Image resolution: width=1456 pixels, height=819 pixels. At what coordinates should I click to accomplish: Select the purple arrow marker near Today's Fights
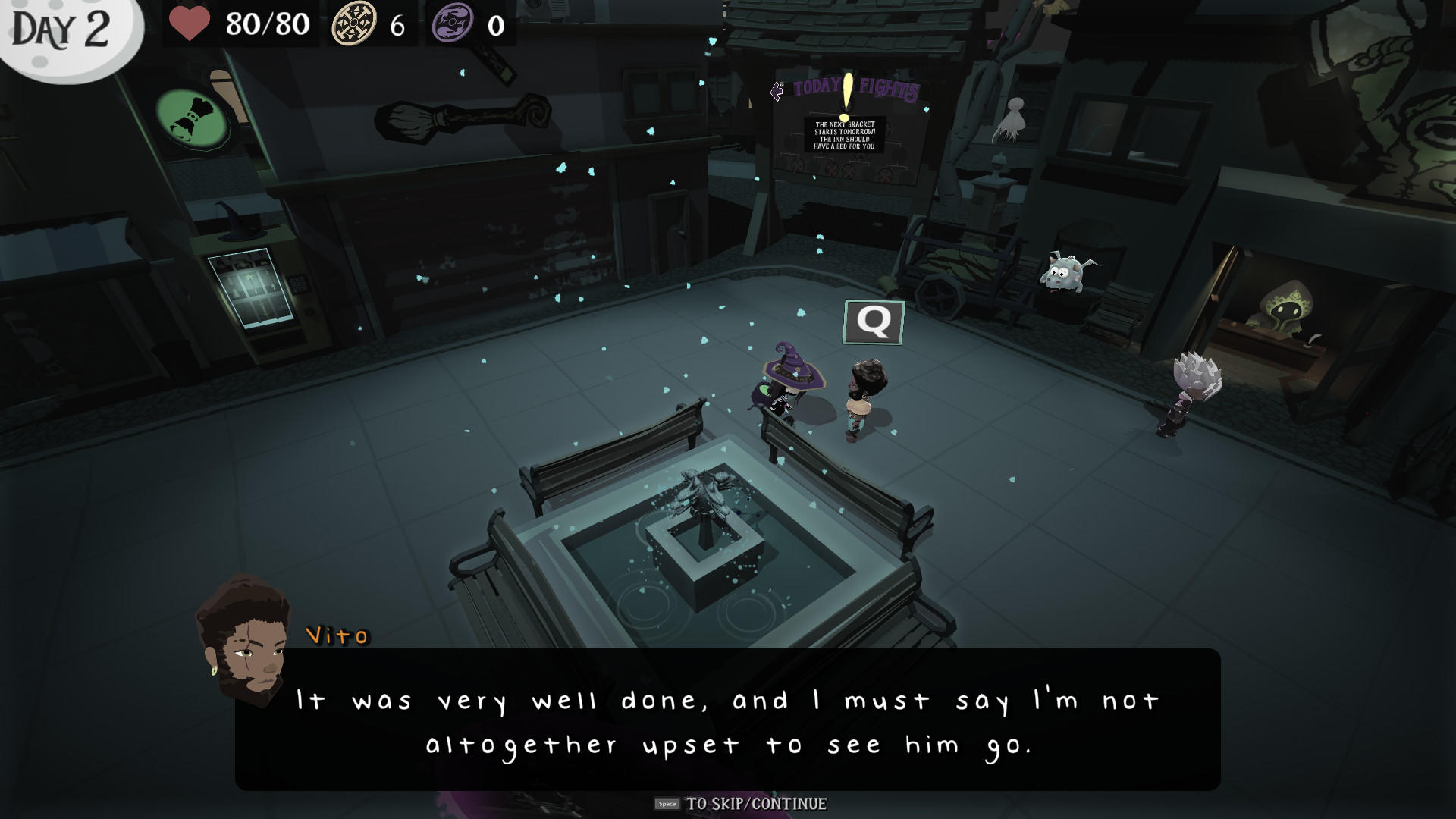777,91
